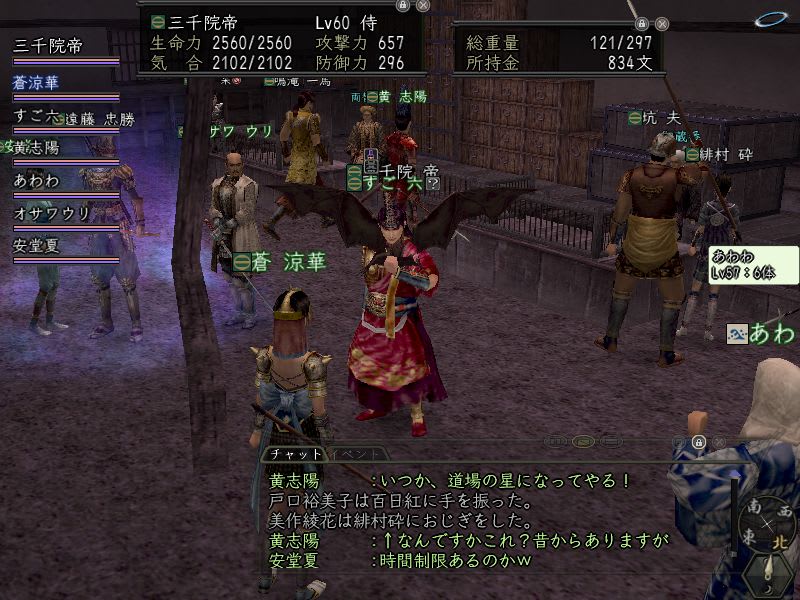This screenshot has width=800, height=600.
Task: Select party member すご六 in party list
Action: 35,116
